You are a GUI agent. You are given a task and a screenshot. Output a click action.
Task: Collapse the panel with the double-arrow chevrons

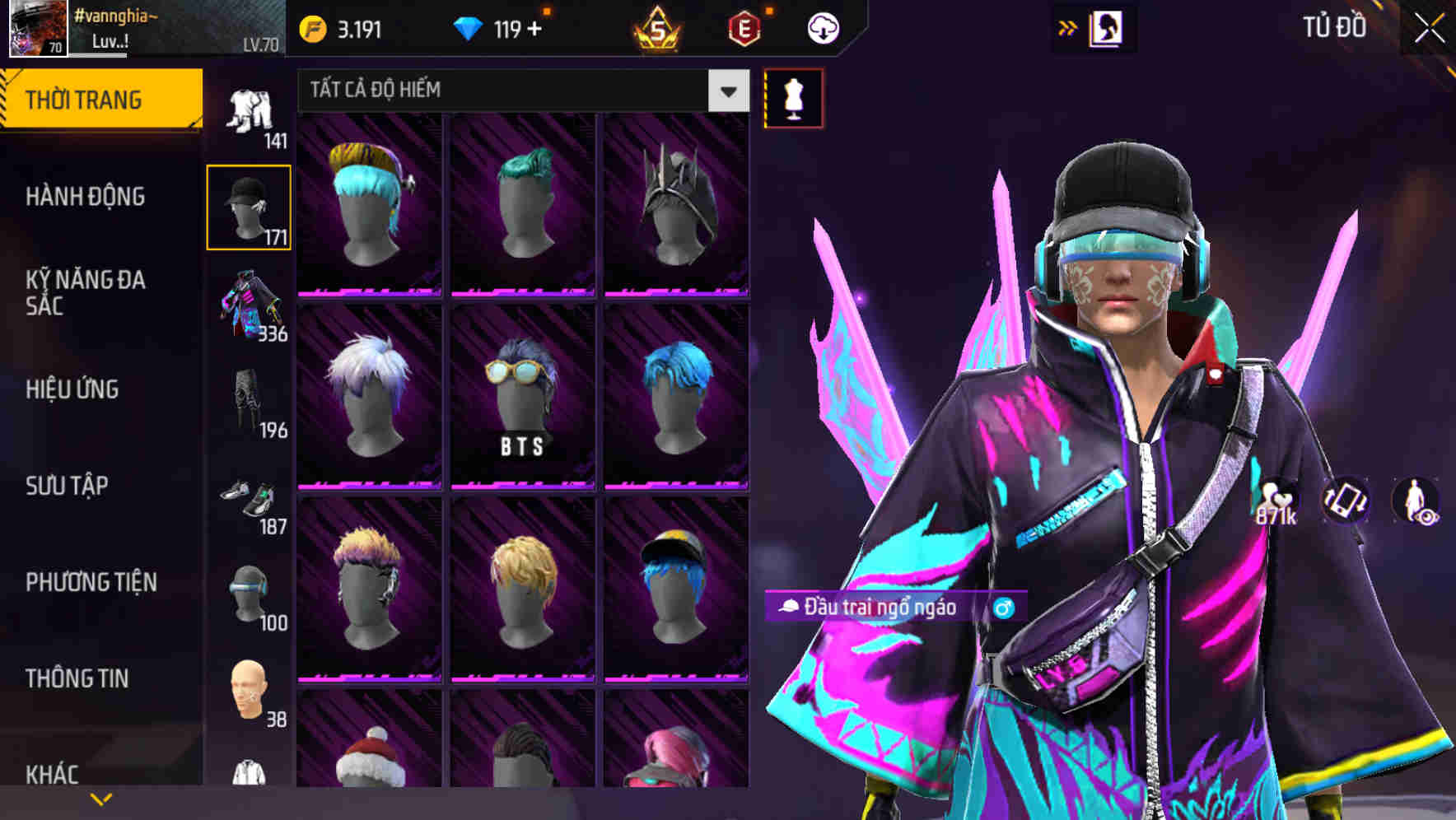[x=1068, y=27]
